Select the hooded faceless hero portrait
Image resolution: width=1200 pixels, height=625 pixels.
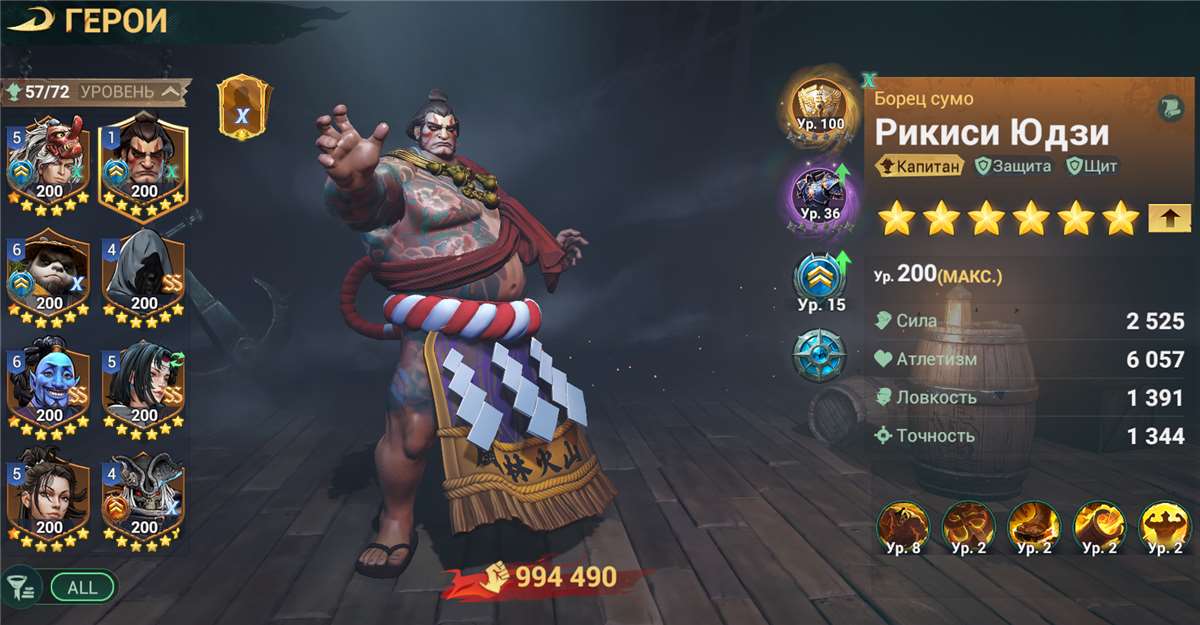pyautogui.click(x=144, y=273)
